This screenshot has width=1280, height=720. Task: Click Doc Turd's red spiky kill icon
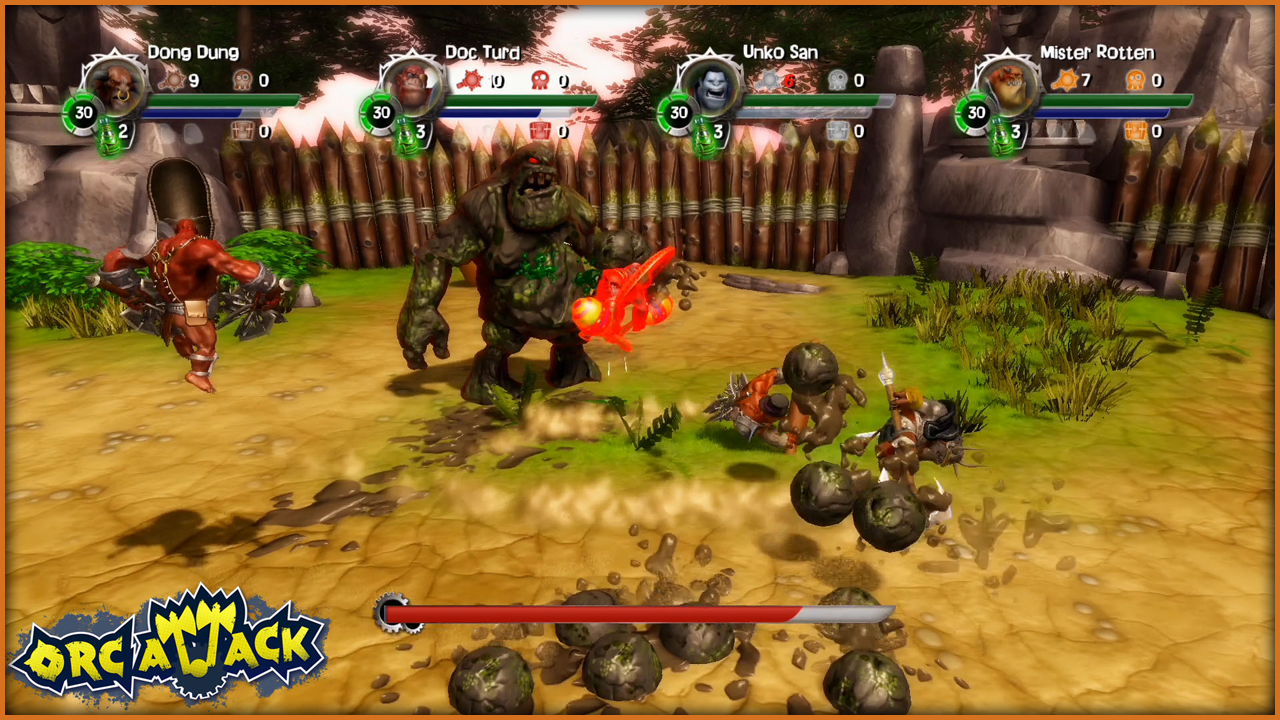tap(470, 80)
